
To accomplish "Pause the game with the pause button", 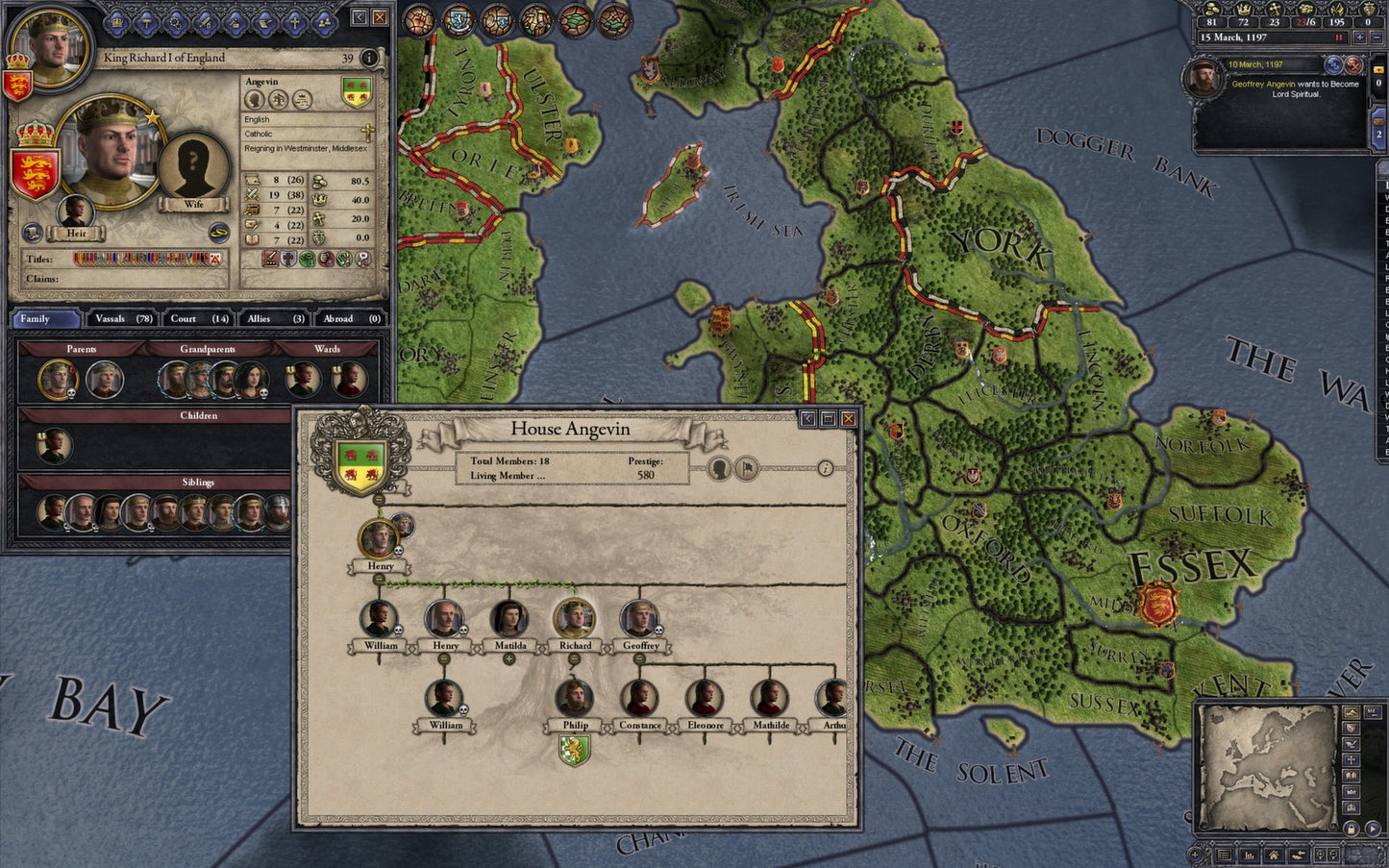I will [1339, 37].
